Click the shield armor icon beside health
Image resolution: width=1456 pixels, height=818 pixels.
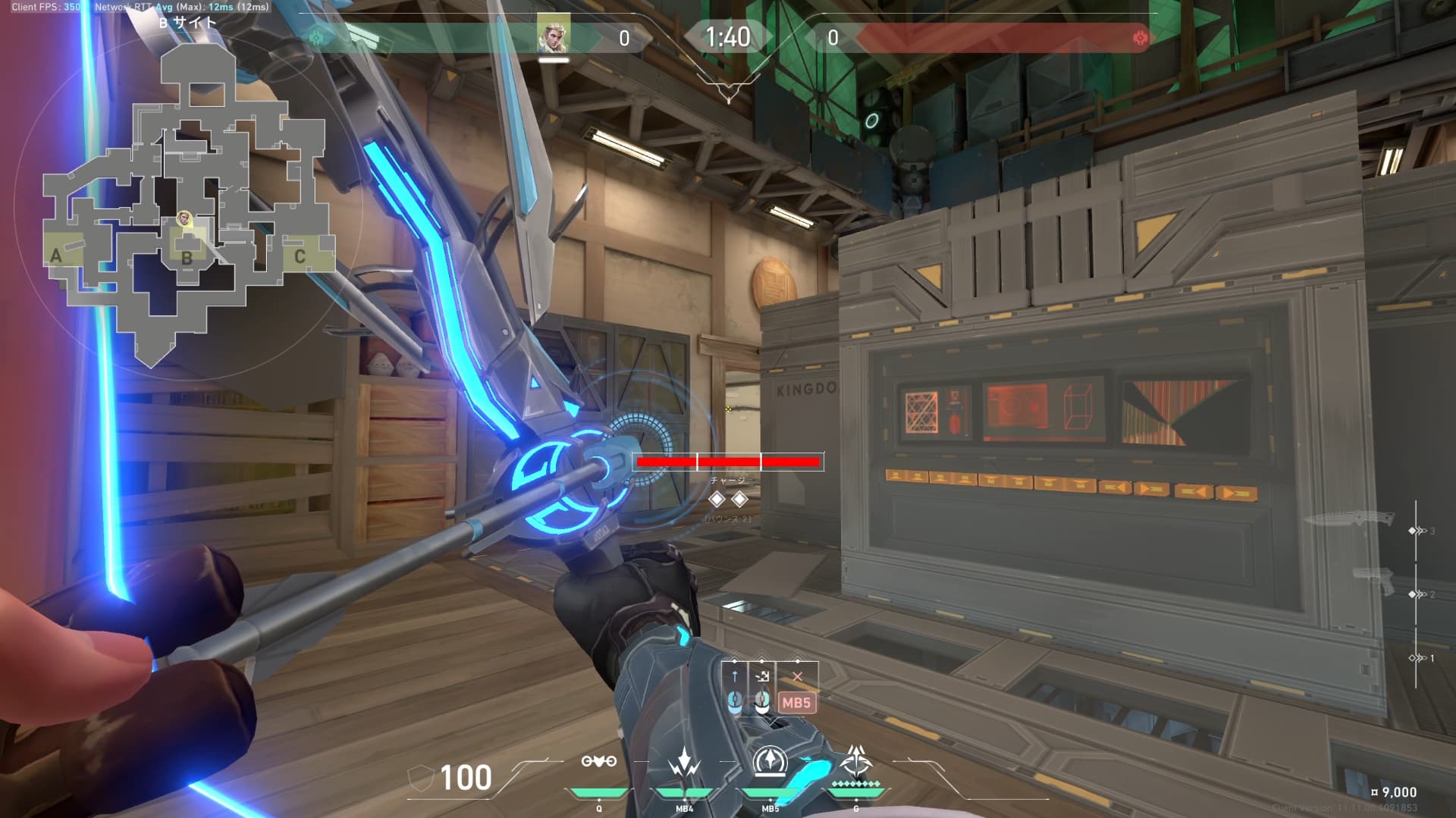click(x=421, y=777)
